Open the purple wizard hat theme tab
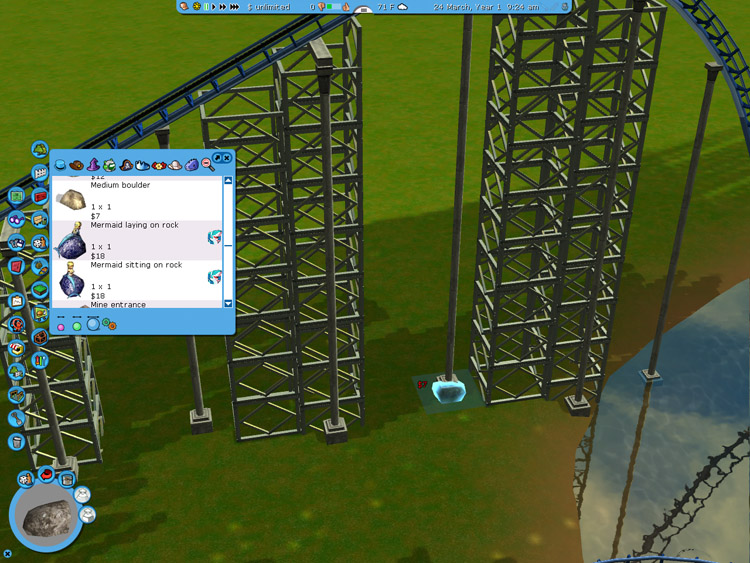The image size is (750, 563). coord(94,164)
